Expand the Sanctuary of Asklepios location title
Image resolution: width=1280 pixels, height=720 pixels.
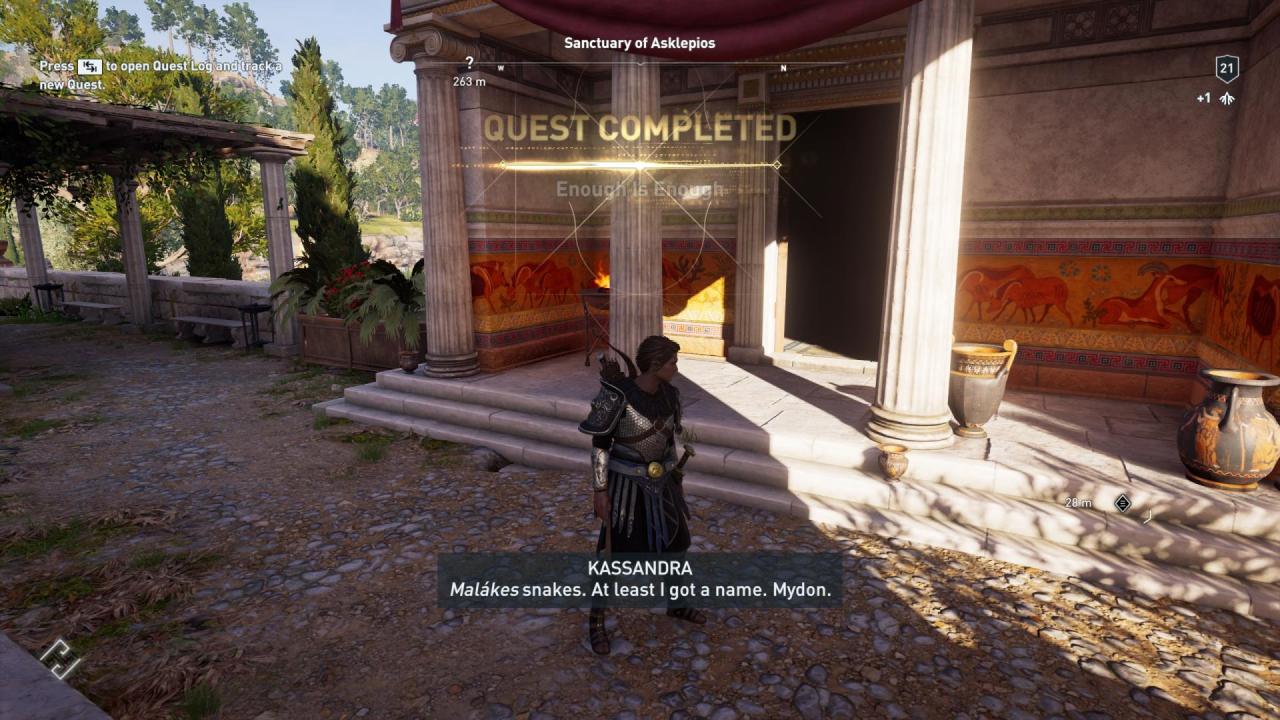coord(639,43)
